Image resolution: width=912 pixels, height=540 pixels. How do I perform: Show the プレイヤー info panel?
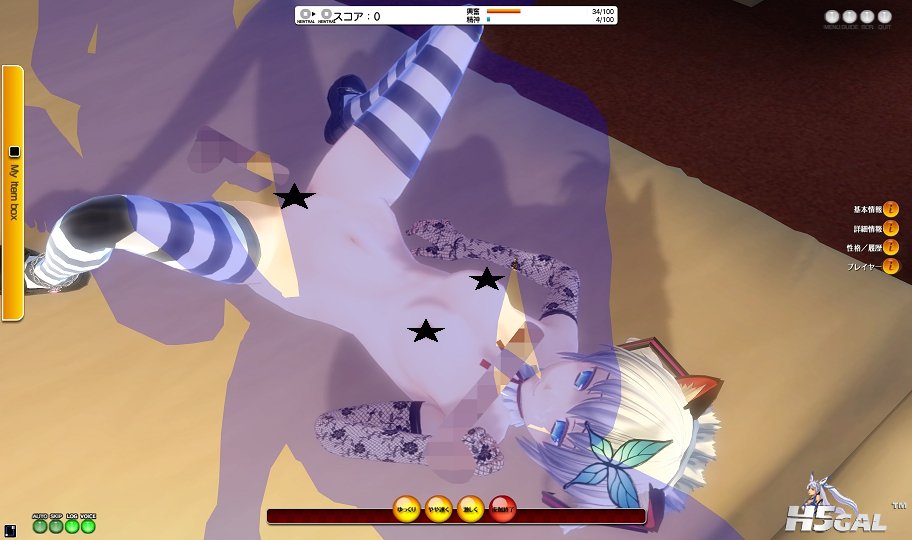pos(891,267)
